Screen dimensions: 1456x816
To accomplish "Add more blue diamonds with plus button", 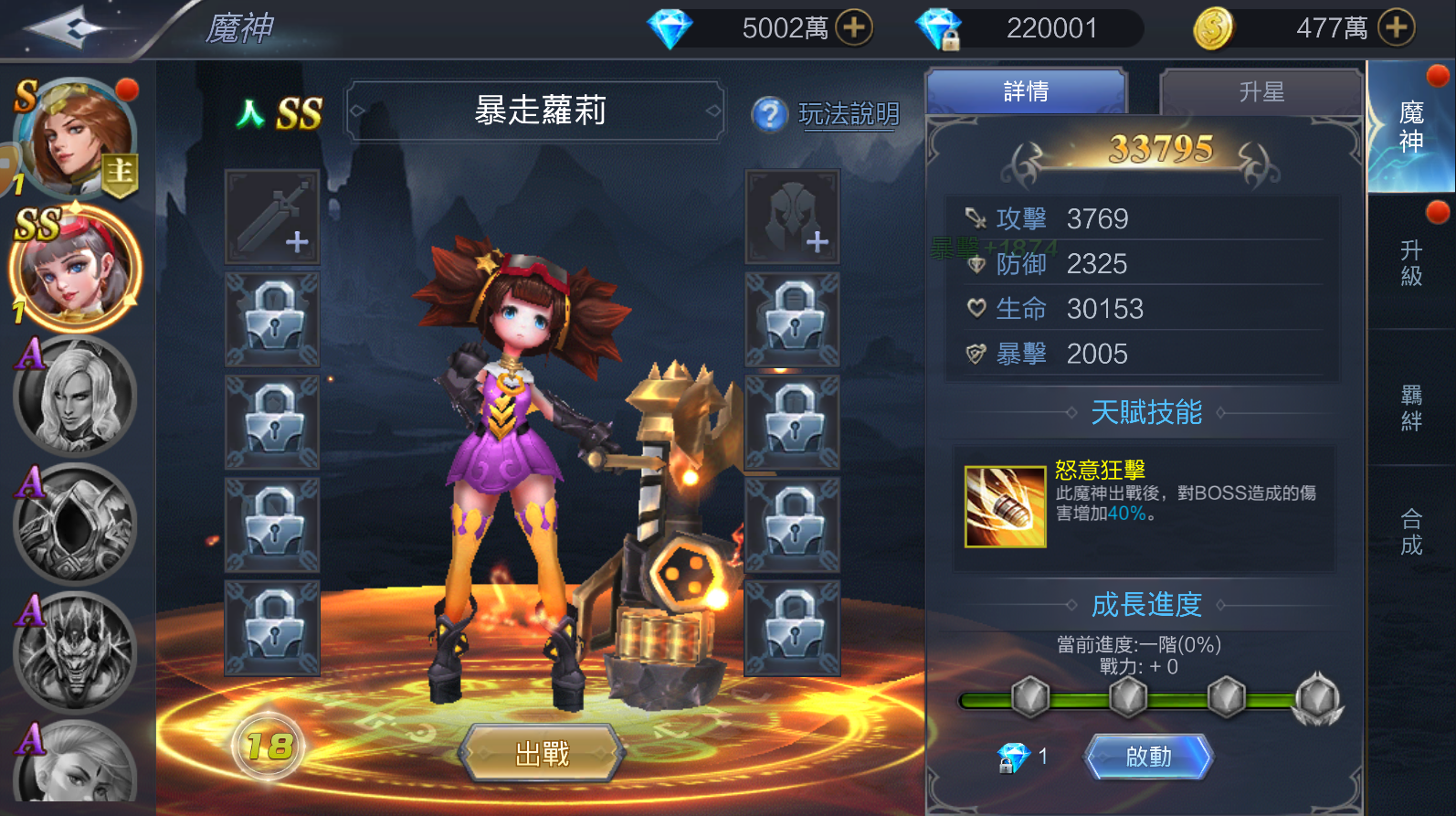I will (x=854, y=27).
